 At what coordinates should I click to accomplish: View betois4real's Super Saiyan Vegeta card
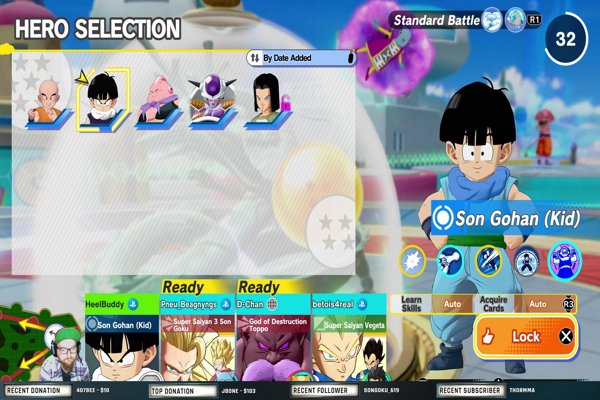350,340
